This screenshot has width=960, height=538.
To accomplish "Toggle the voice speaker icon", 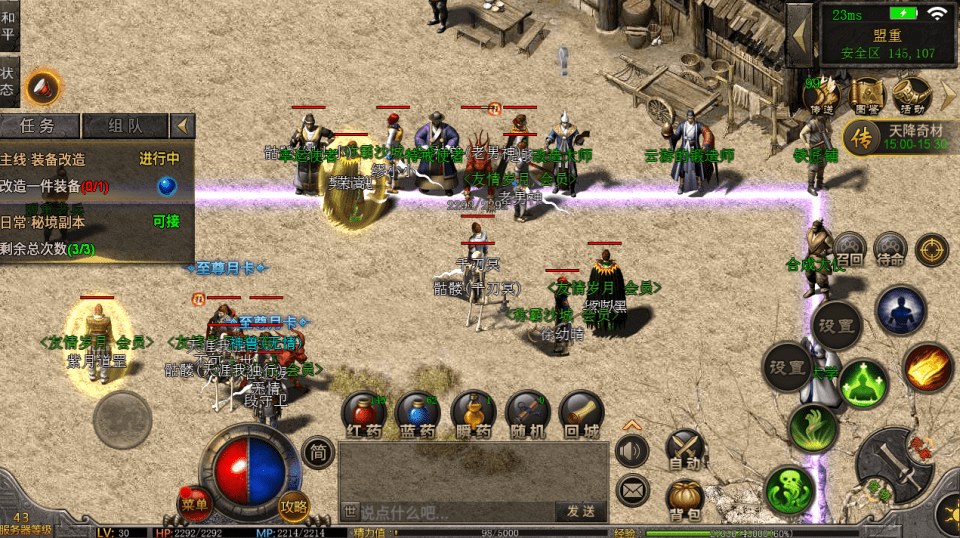I will pos(632,450).
